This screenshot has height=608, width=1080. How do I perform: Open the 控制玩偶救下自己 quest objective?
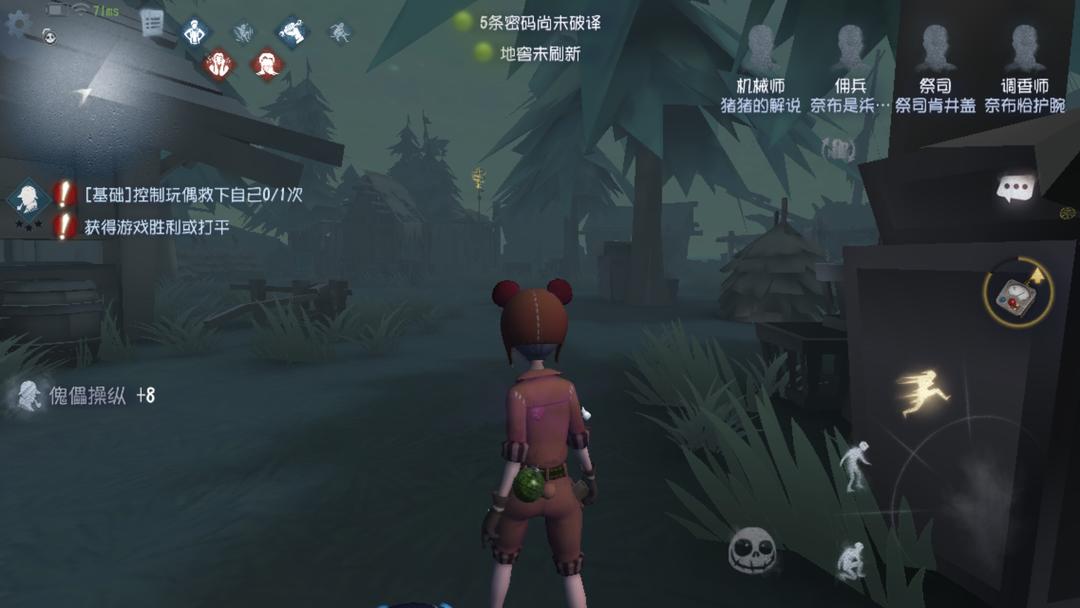click(x=193, y=195)
